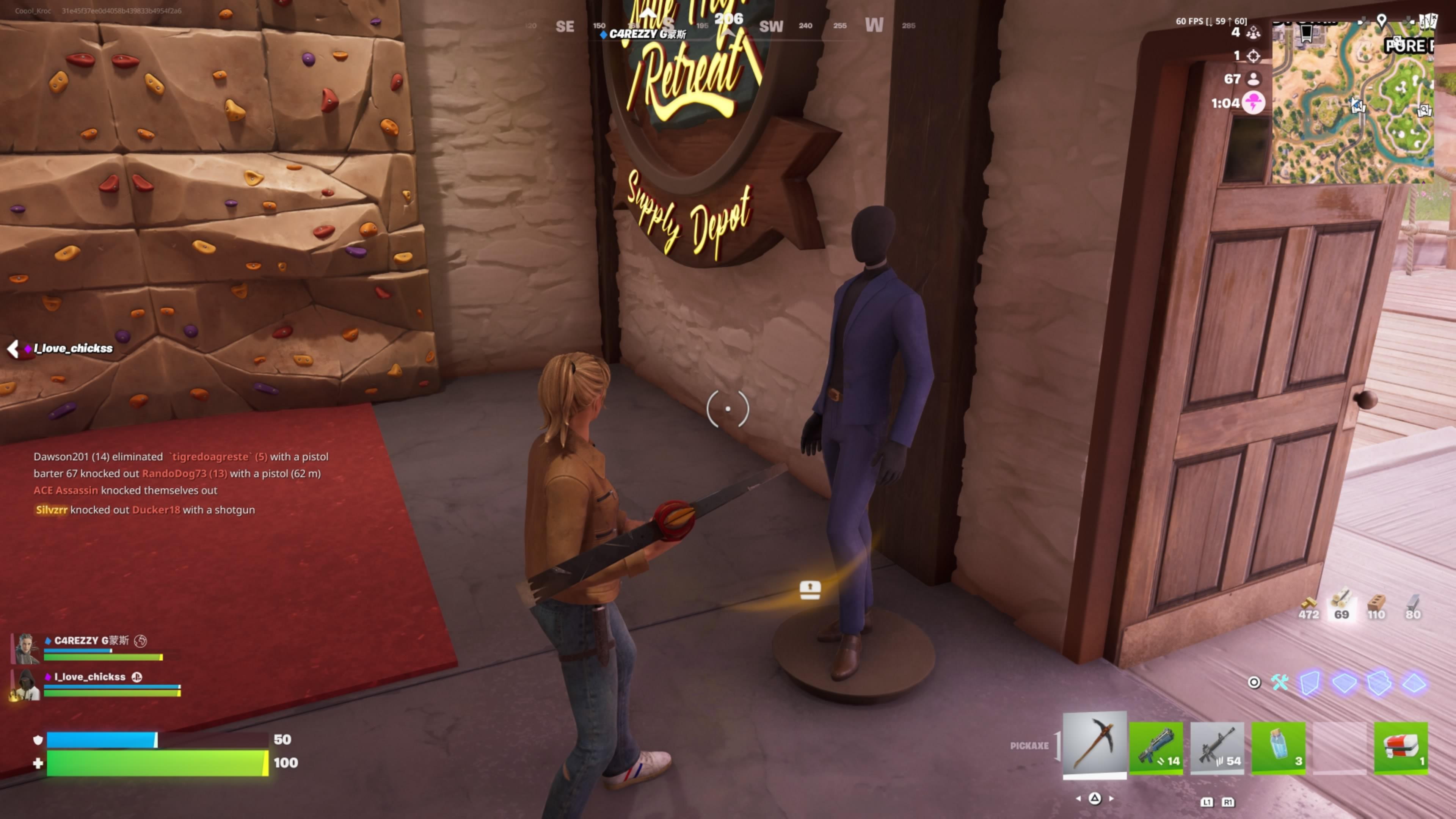Select the wall building piece

tap(1310, 682)
